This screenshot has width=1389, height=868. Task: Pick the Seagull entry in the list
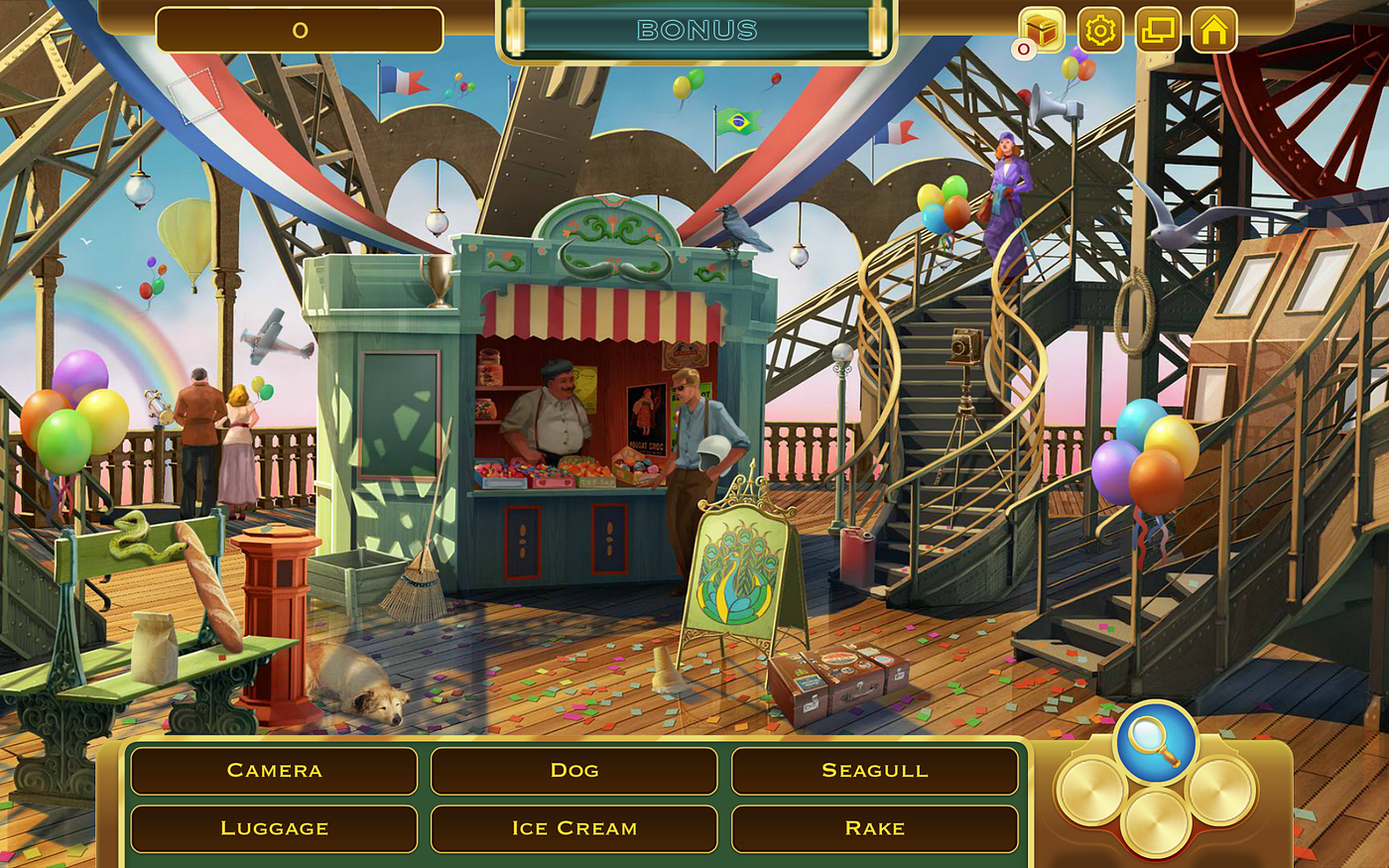(874, 771)
